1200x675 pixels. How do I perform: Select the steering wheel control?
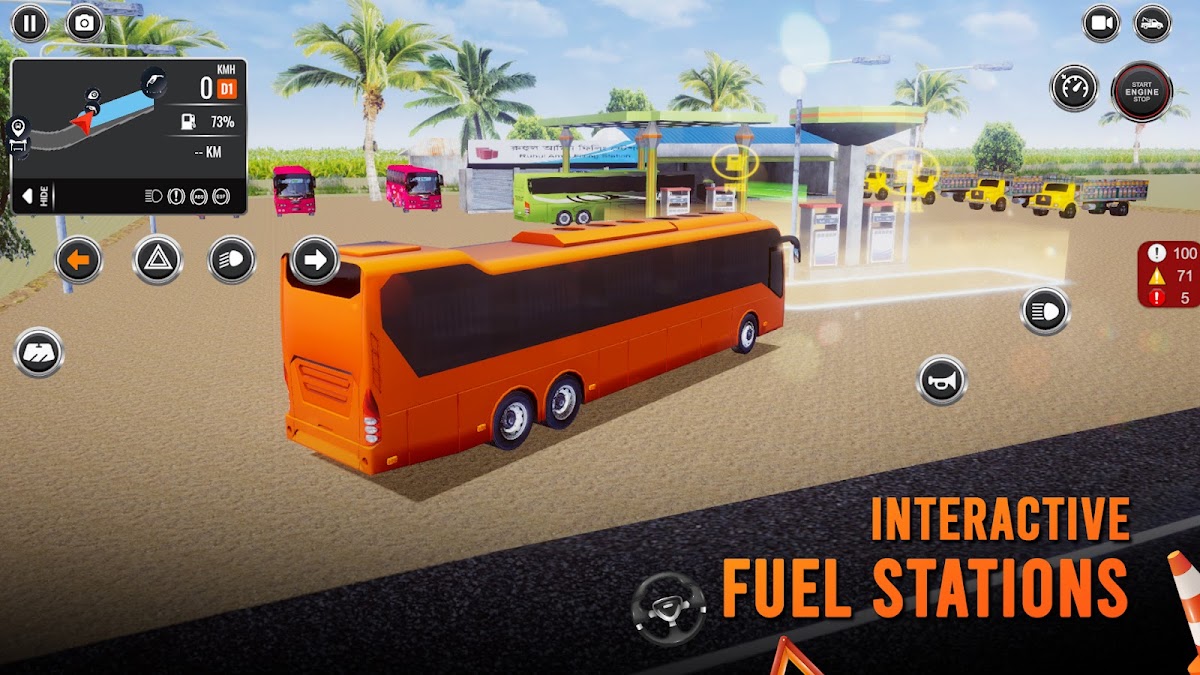669,608
